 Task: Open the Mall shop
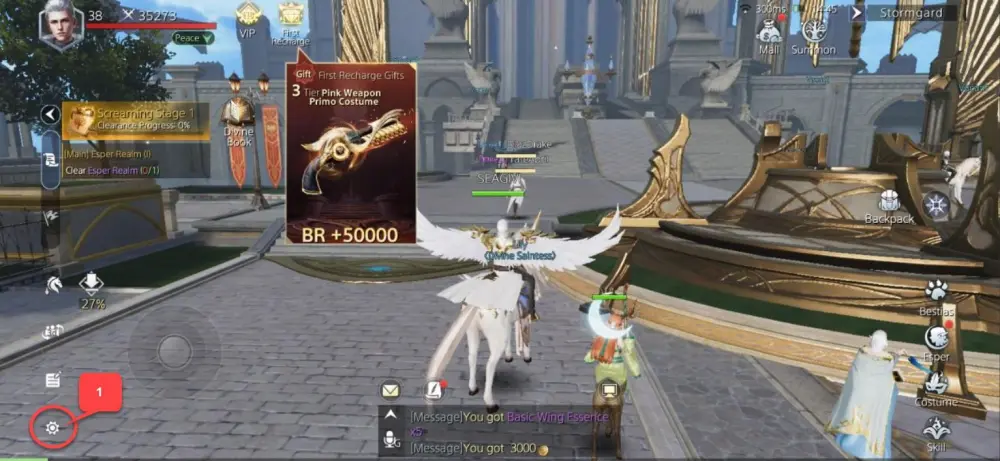coord(769,35)
